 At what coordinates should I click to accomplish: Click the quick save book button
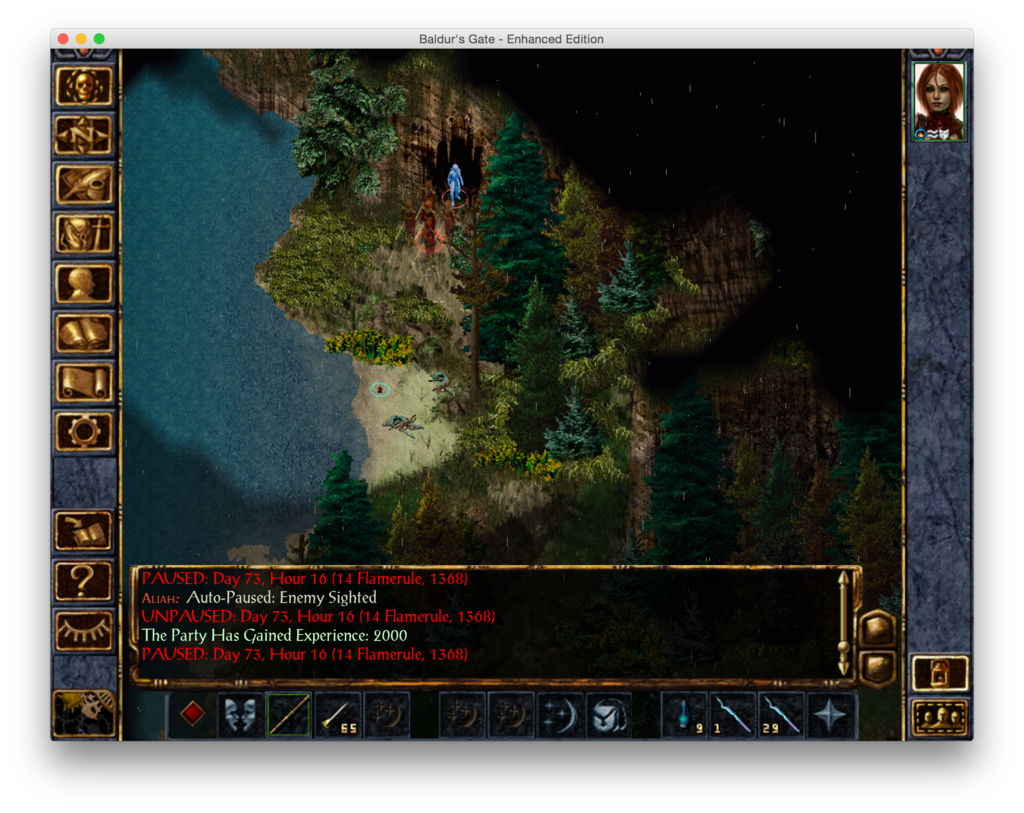(x=84, y=530)
